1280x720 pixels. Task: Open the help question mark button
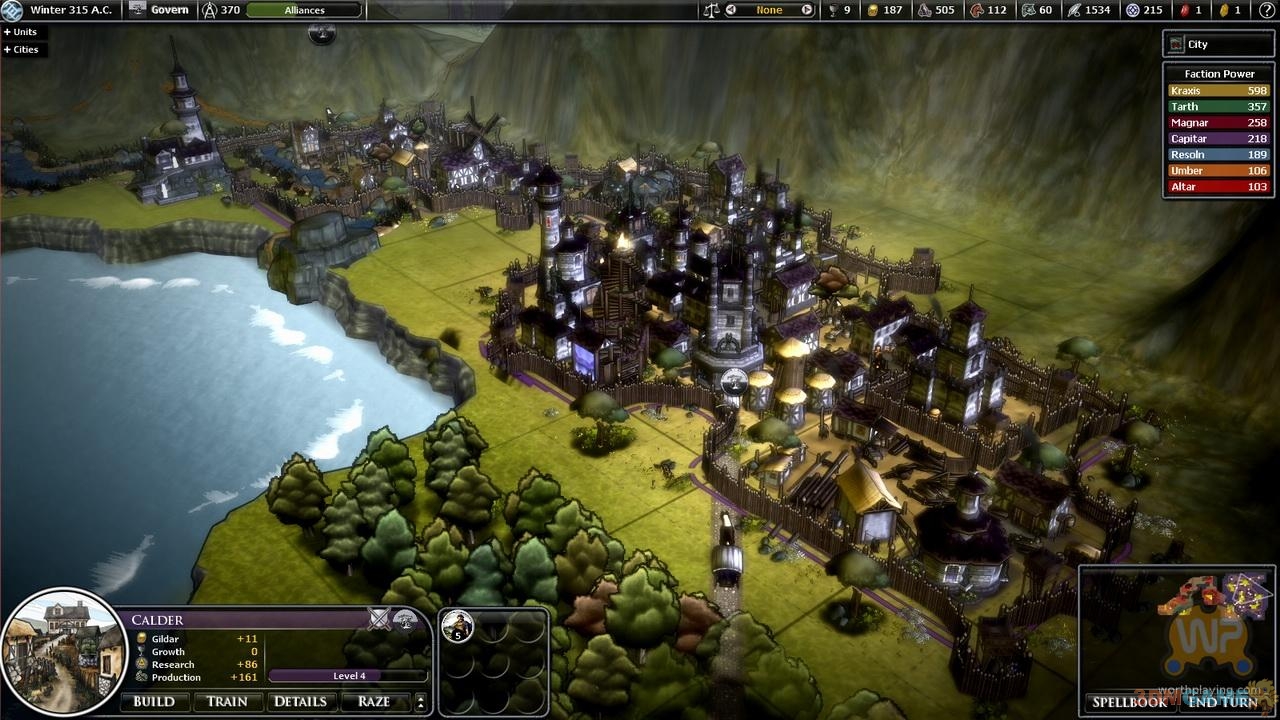point(322,33)
